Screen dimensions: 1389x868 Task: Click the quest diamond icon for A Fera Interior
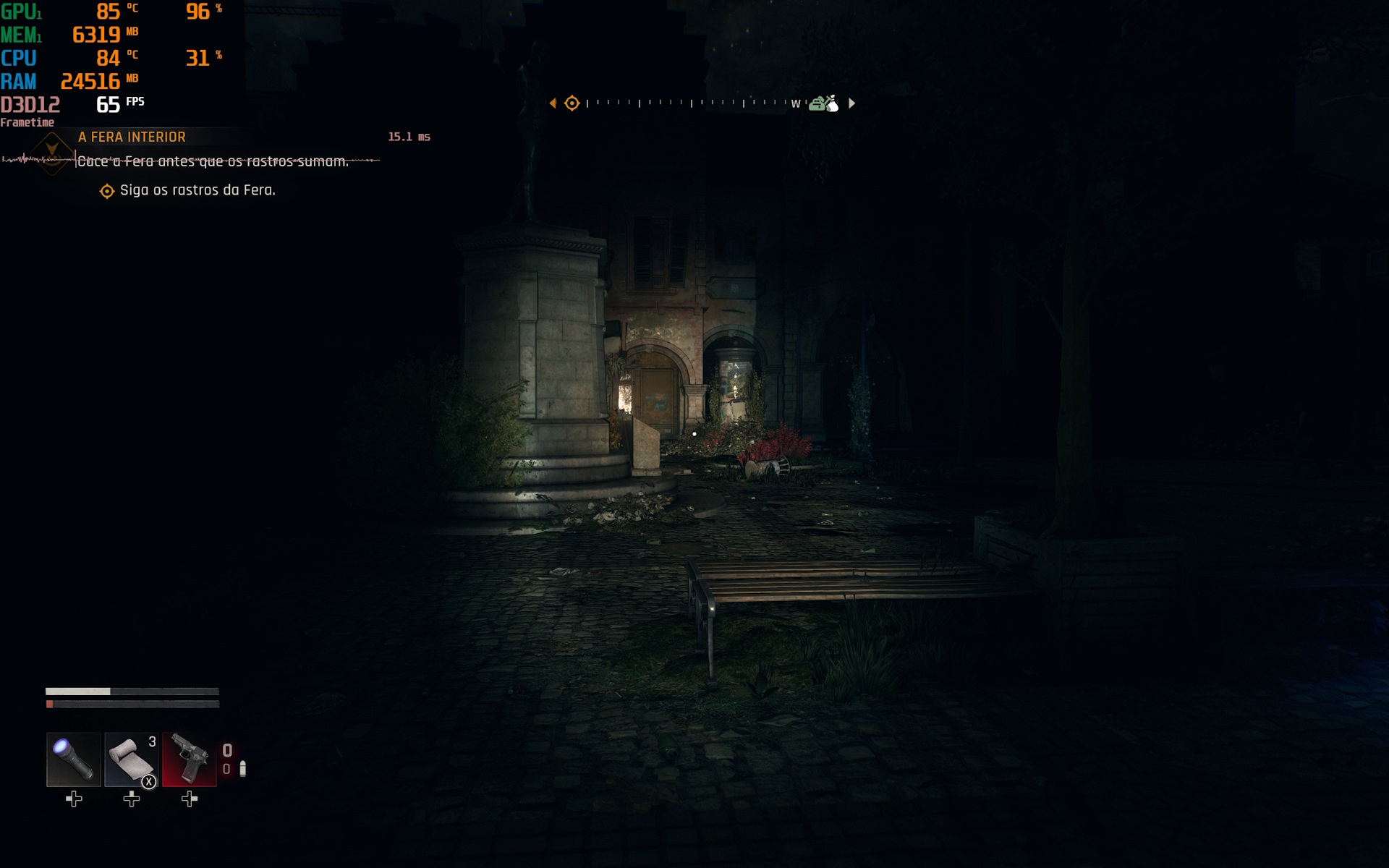coord(51,153)
